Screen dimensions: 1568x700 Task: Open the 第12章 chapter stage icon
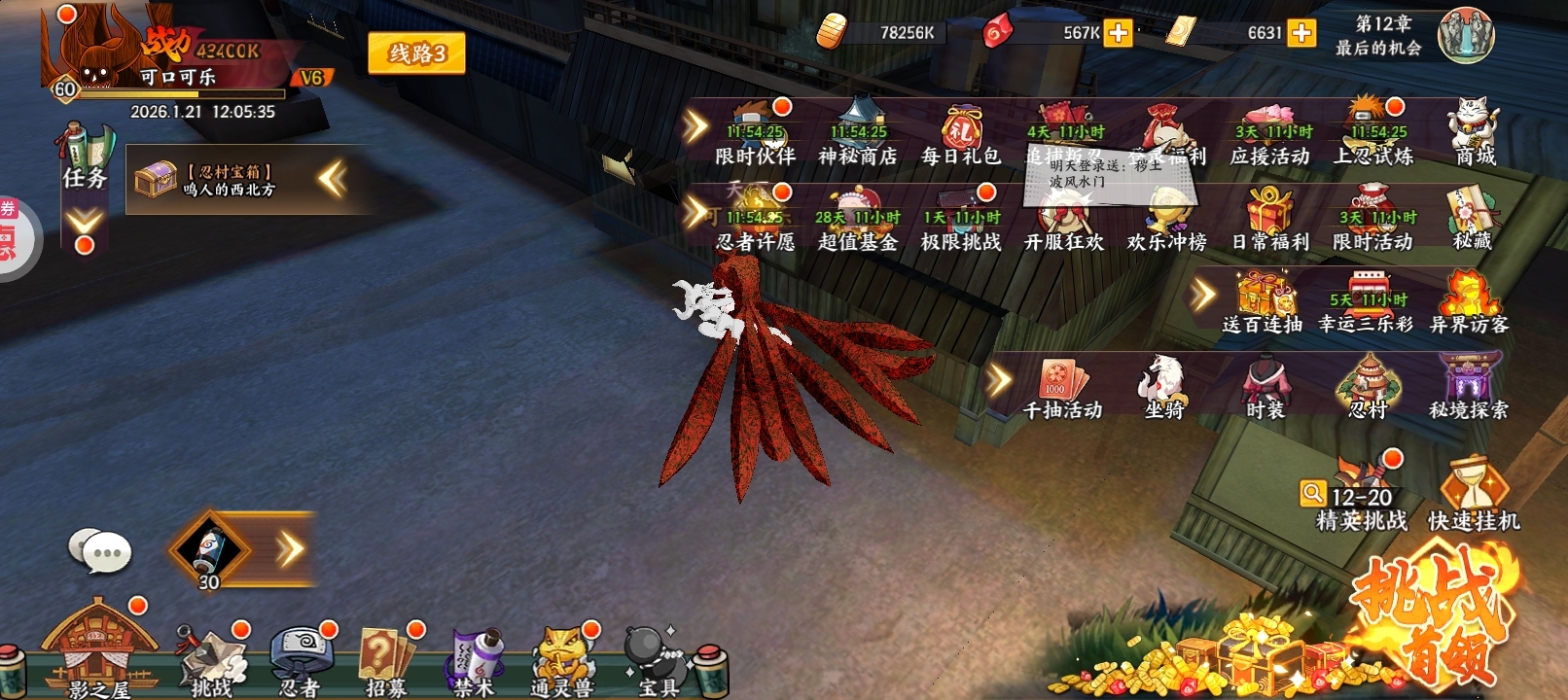coord(1465,36)
